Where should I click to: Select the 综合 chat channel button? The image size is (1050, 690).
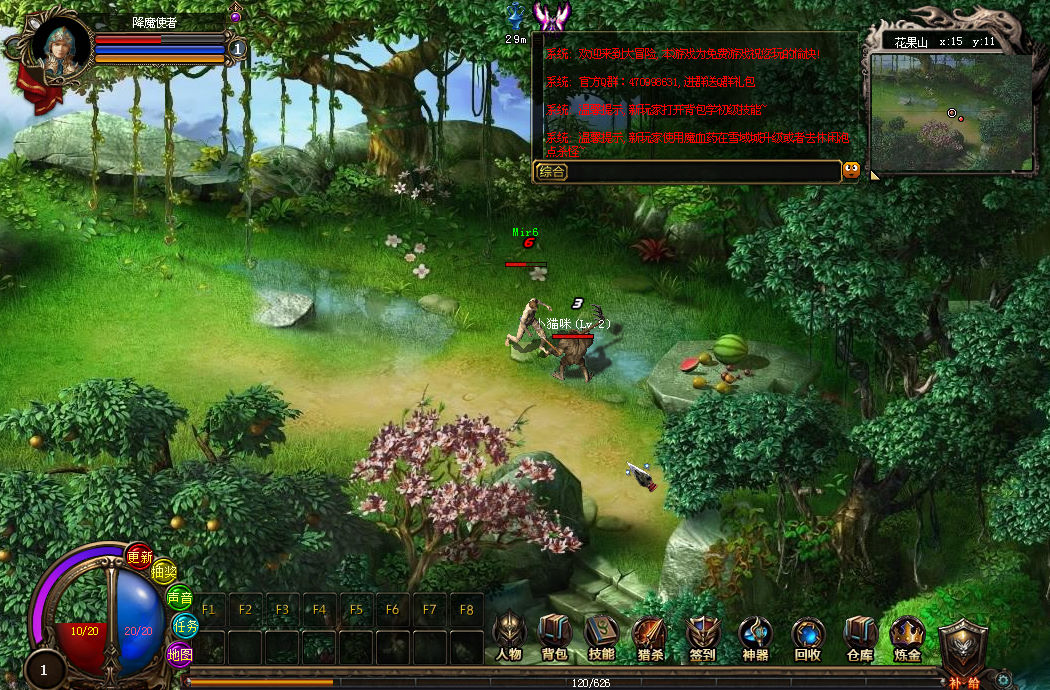tap(552, 171)
